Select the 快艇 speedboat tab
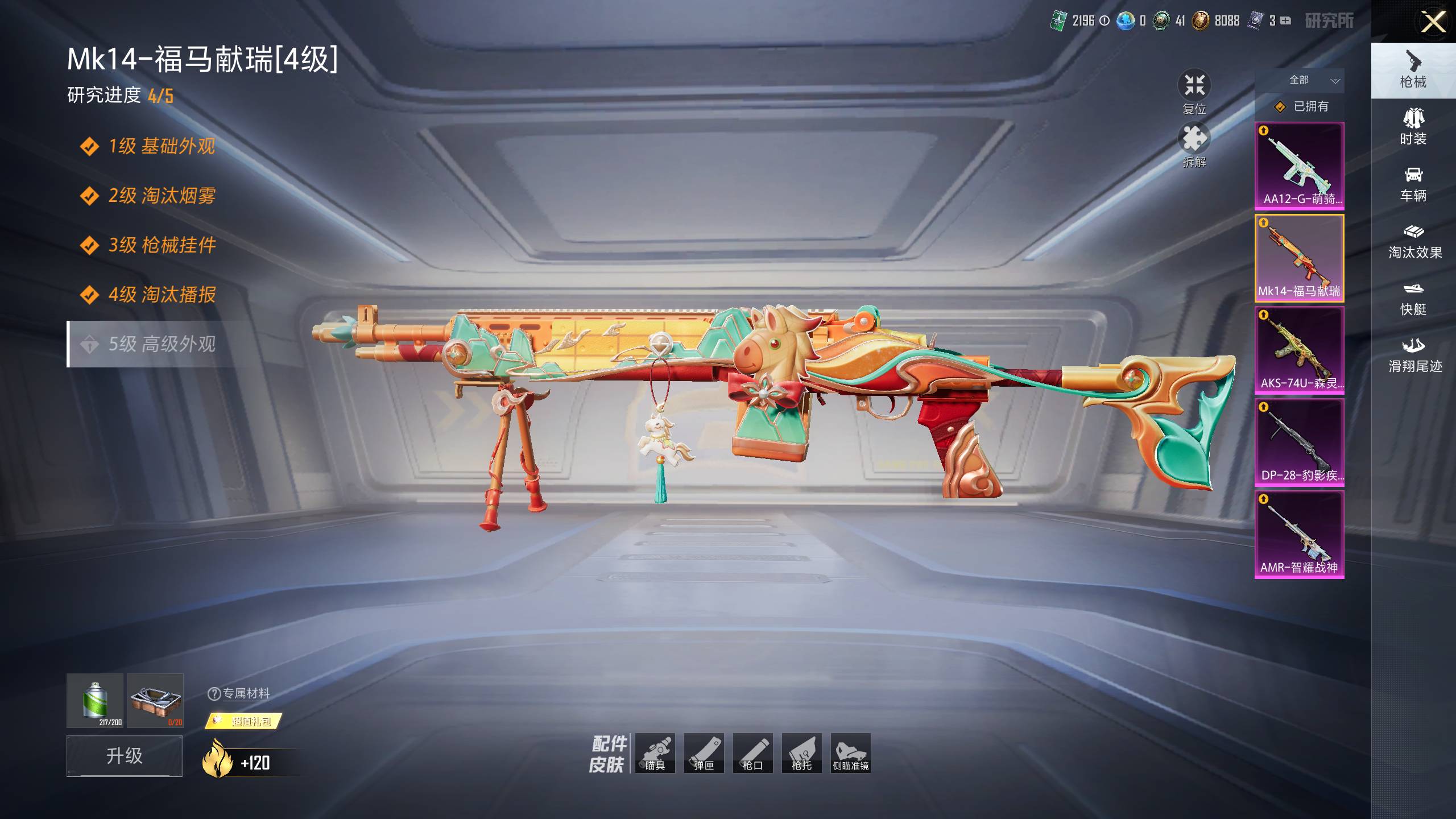Image resolution: width=1456 pixels, height=819 pixels. [1413, 298]
